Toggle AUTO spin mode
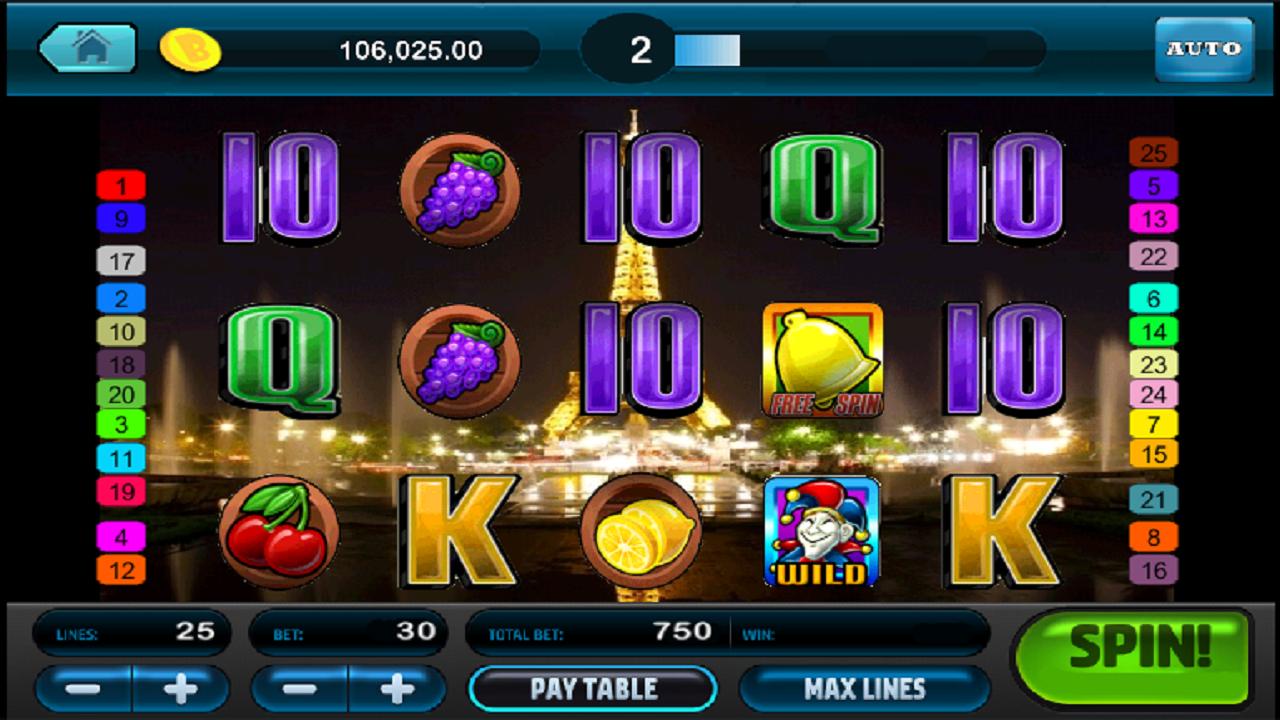This screenshot has width=1280, height=720. pos(1207,46)
